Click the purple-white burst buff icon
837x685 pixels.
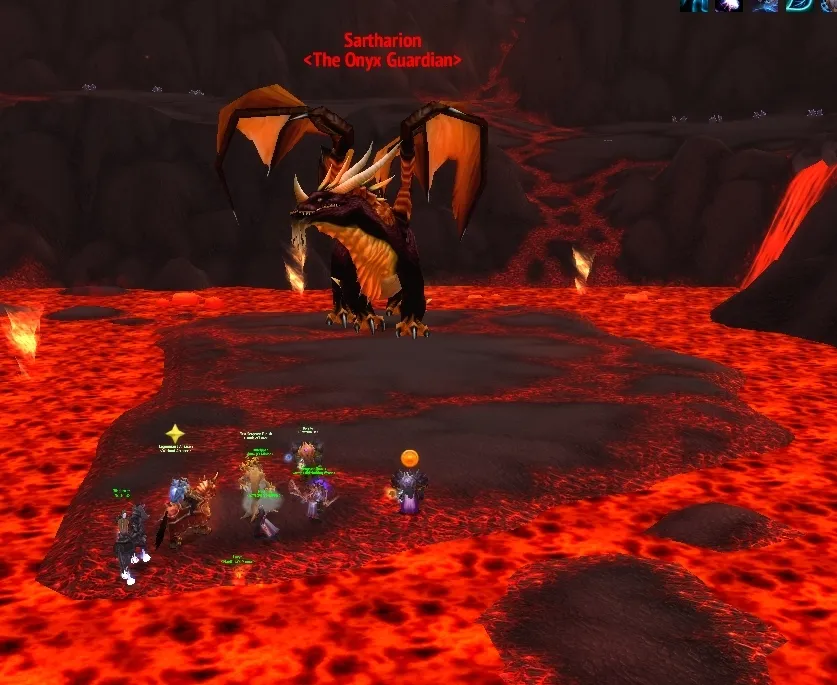coord(729,4)
